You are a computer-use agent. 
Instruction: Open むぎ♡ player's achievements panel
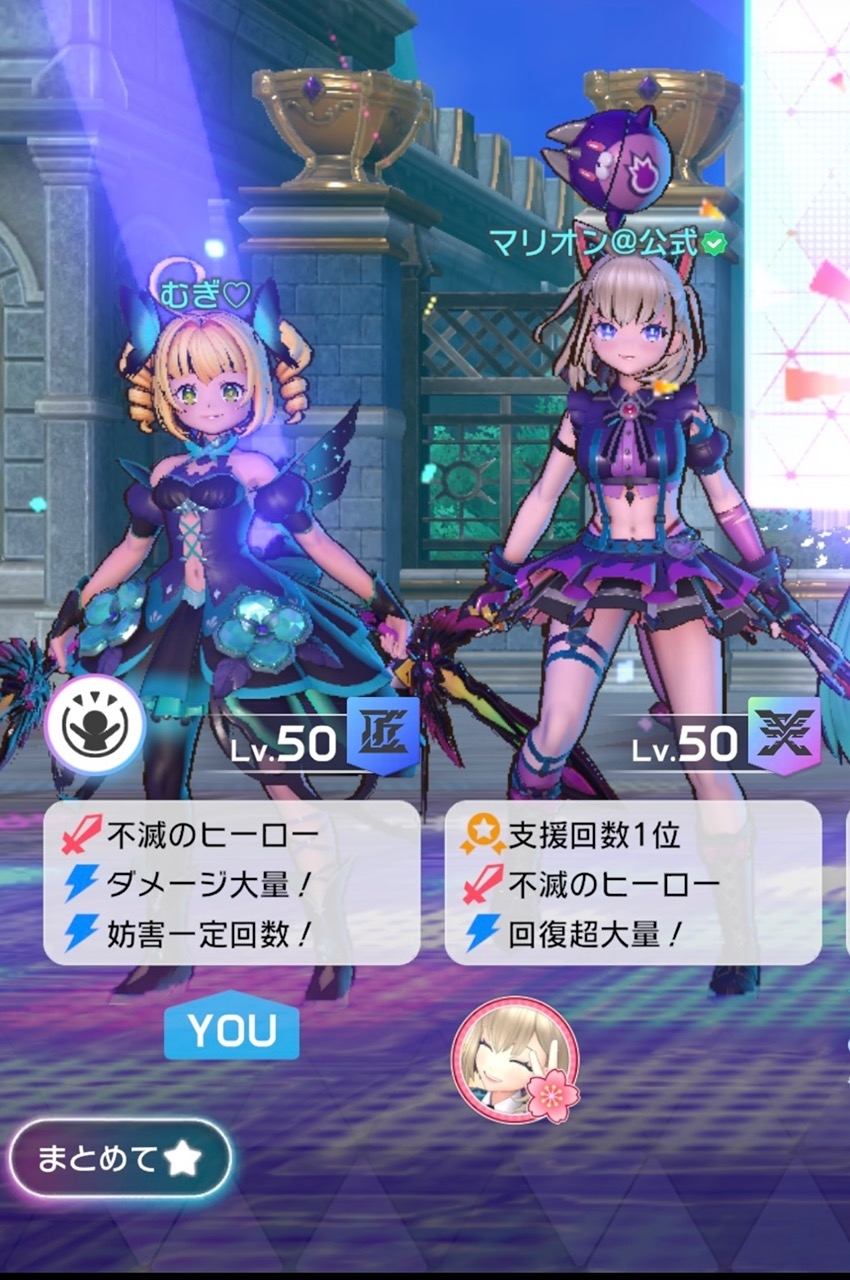click(x=231, y=882)
